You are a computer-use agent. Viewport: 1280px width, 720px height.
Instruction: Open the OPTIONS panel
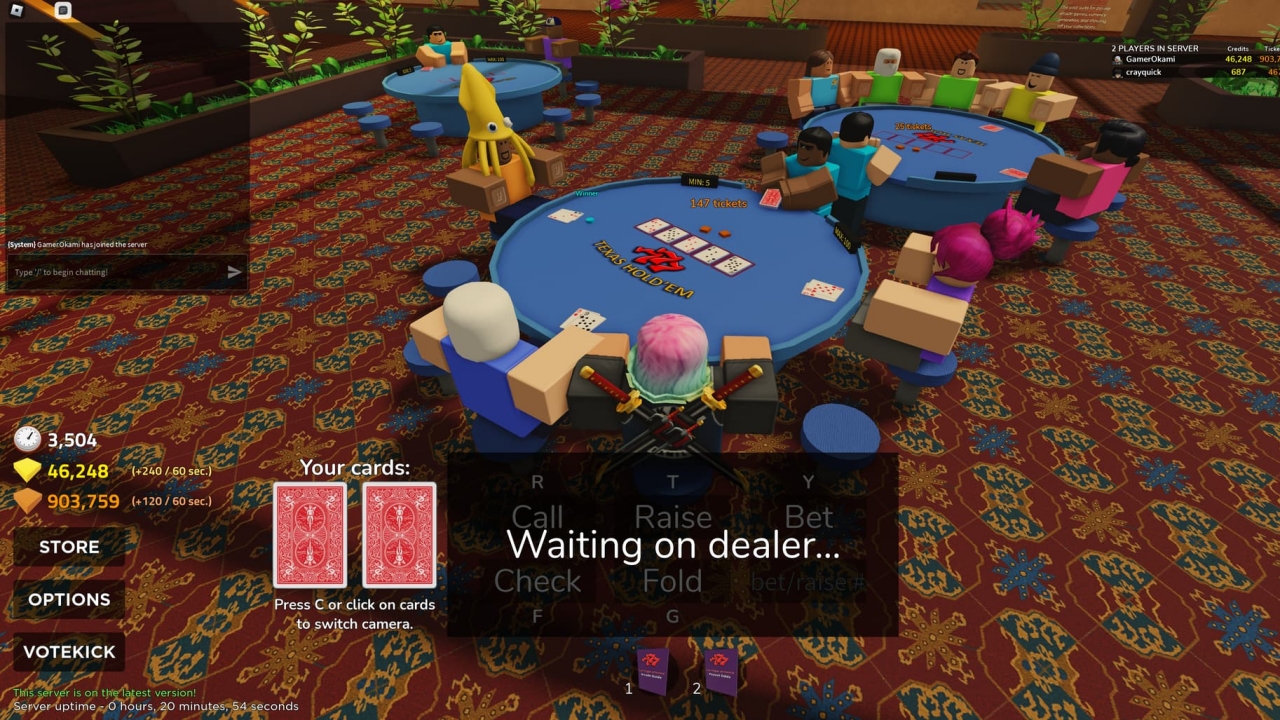[x=68, y=599]
